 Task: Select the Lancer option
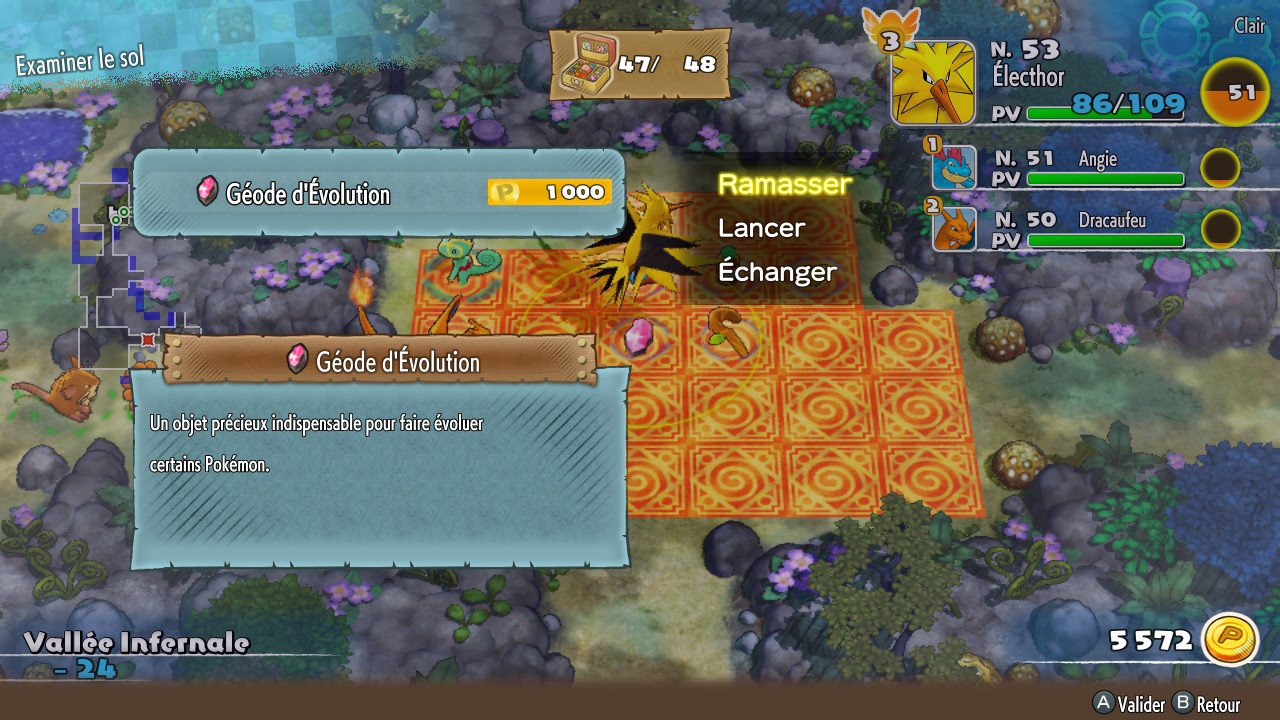[761, 228]
